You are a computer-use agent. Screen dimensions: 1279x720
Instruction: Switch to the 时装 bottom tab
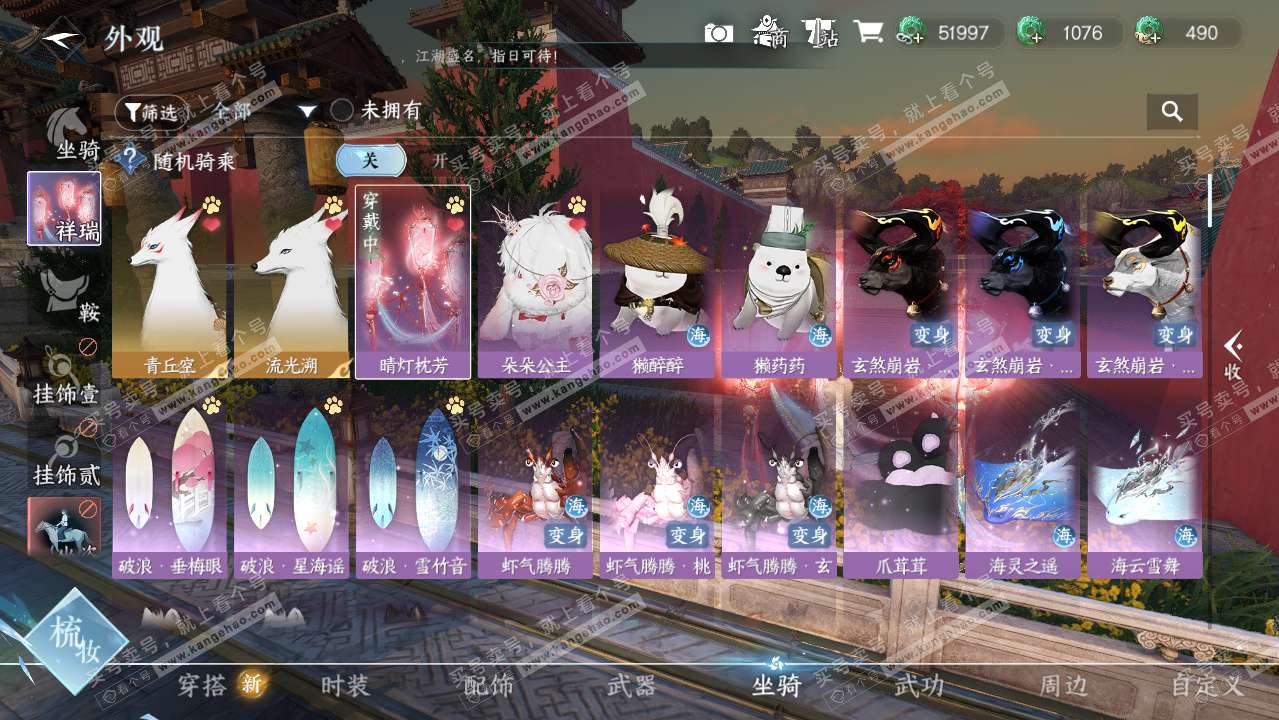(x=345, y=686)
